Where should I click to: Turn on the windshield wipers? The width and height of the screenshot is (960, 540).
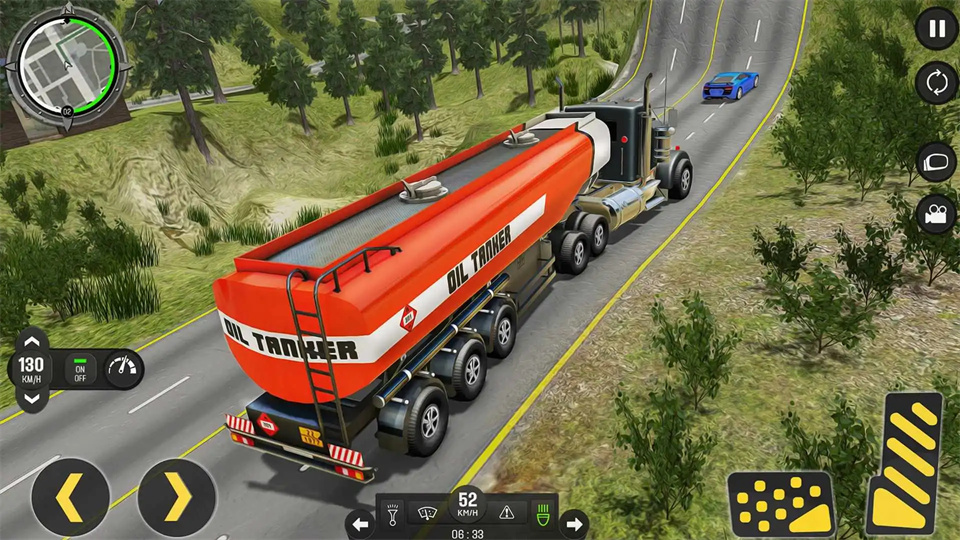pyautogui.click(x=425, y=512)
